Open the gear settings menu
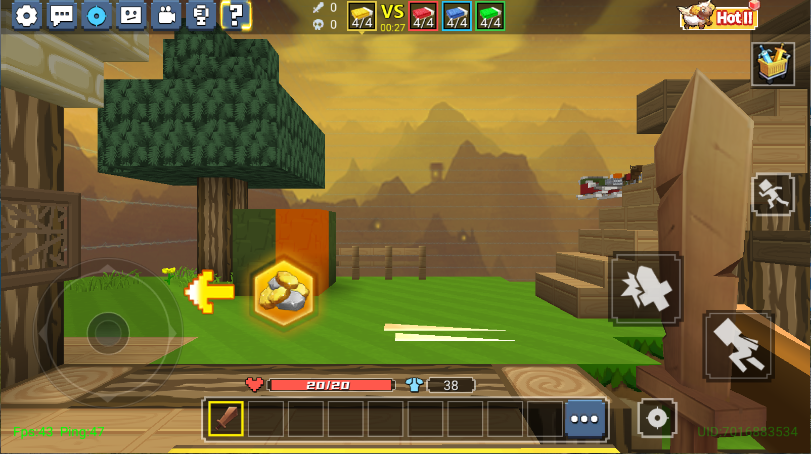 [x=27, y=15]
